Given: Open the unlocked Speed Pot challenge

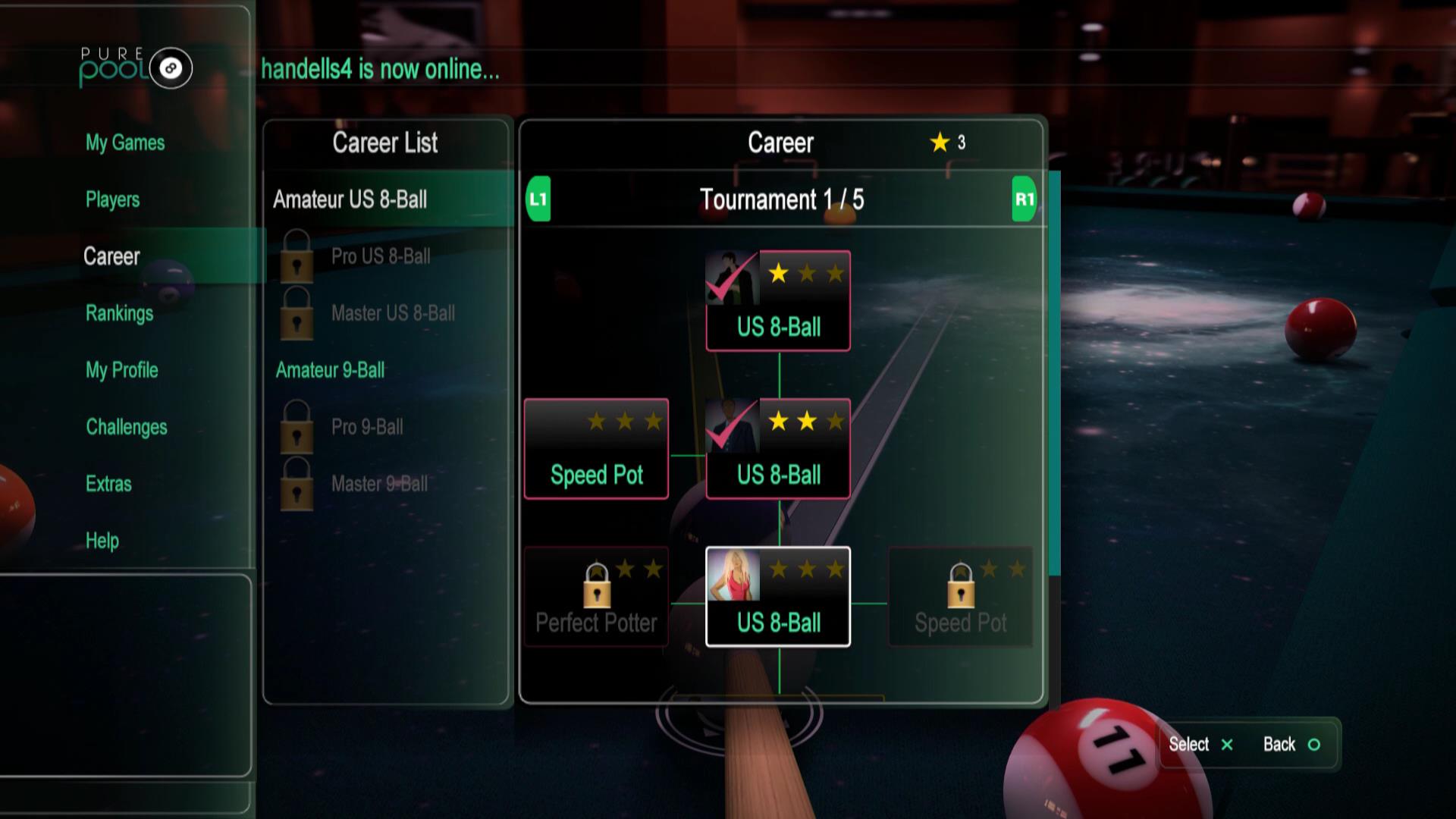Looking at the screenshot, I should click(x=596, y=449).
